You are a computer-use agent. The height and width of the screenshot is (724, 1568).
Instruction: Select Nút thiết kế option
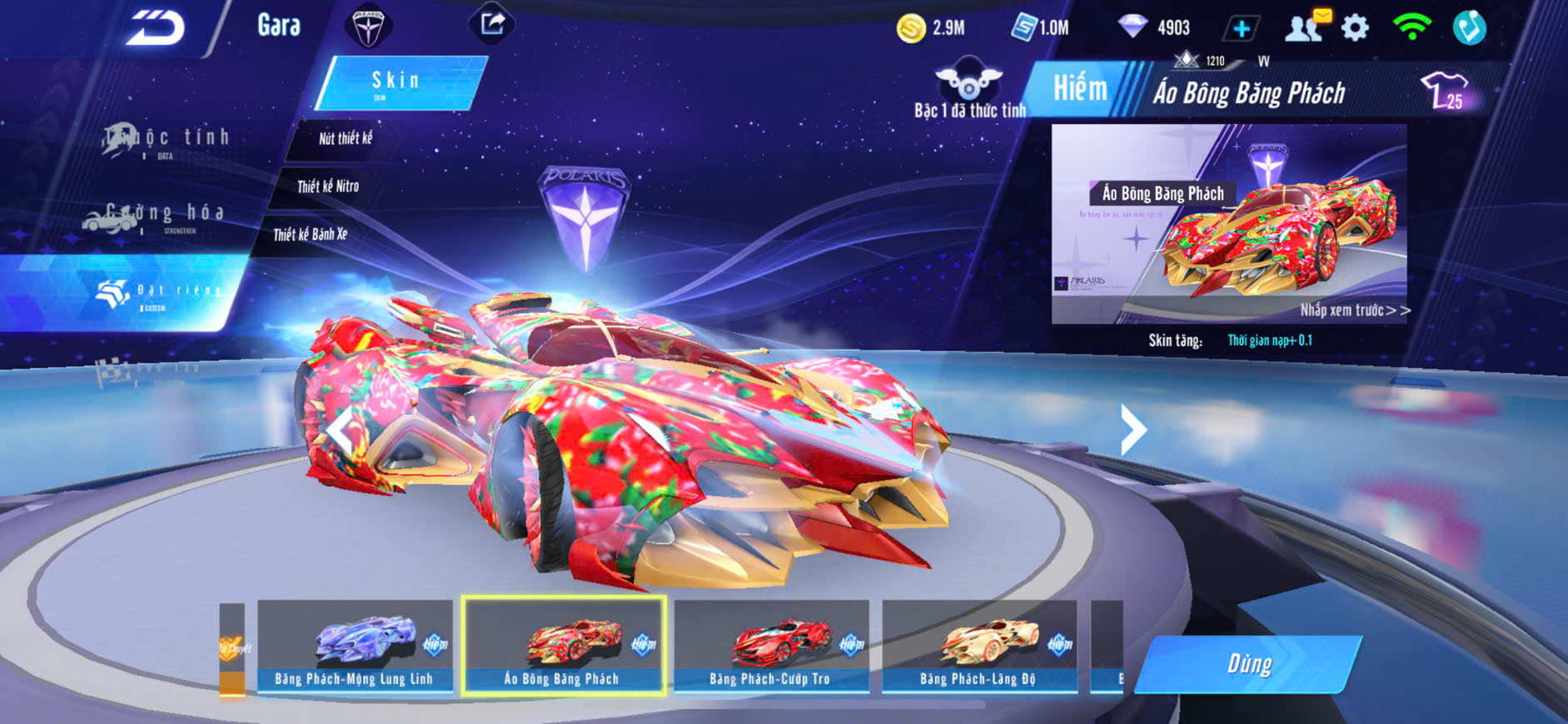tap(345, 139)
